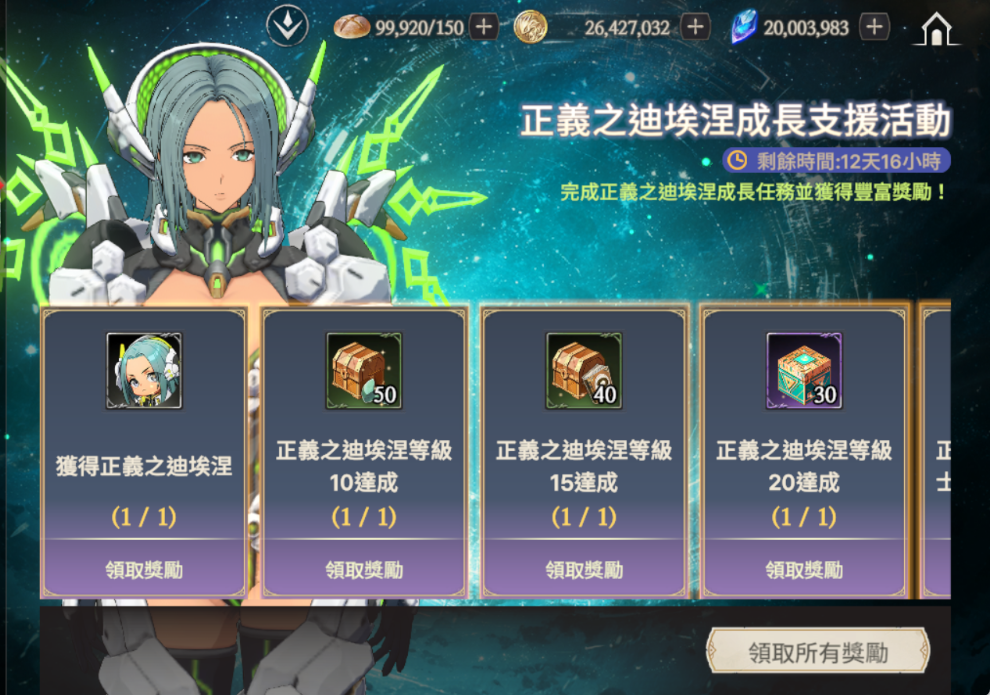Claim reward for level 20 達成 mission
This screenshot has height=695, width=990.
pyautogui.click(x=804, y=569)
